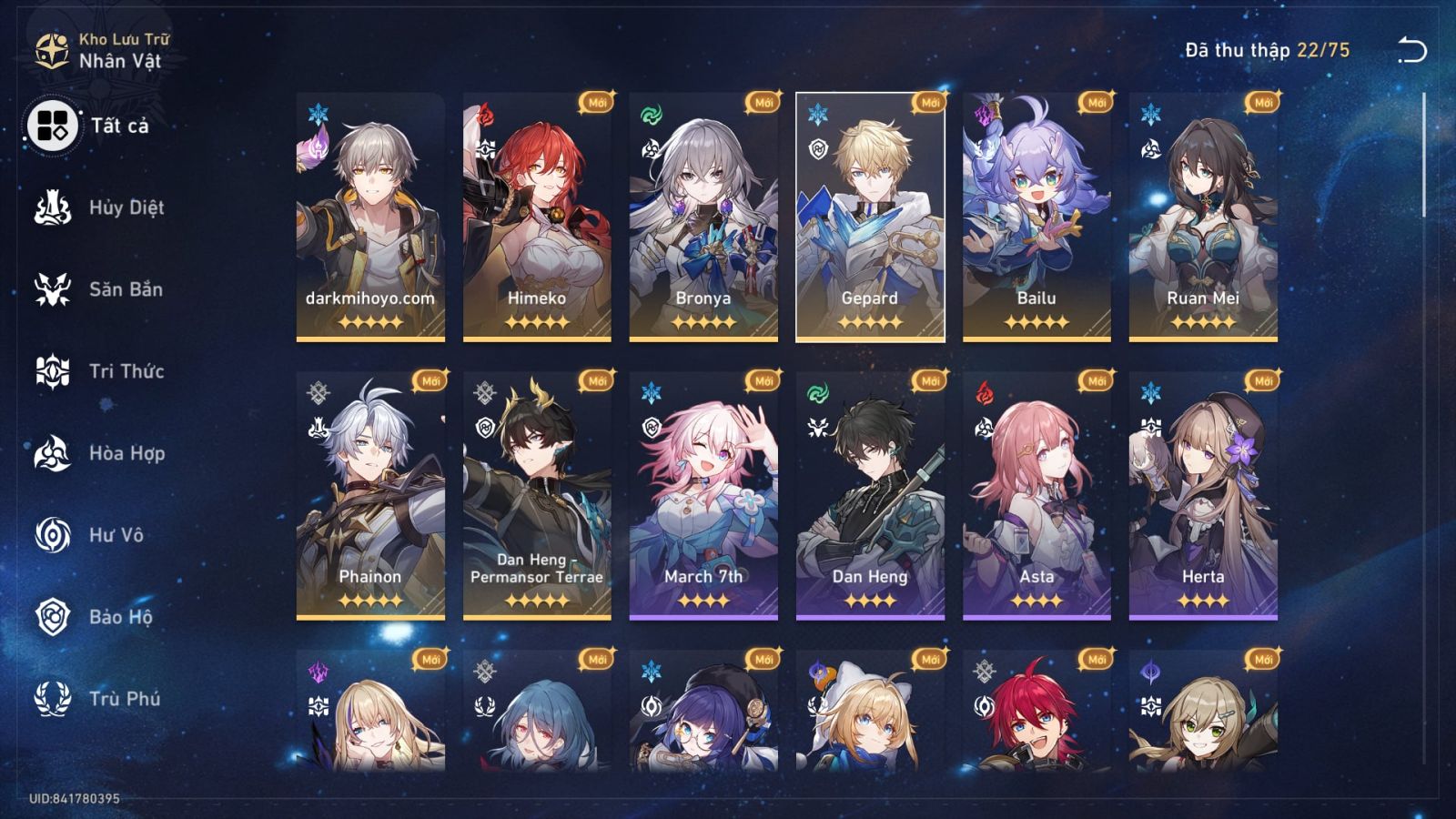This screenshot has height=819, width=1456.
Task: Select the Hủy Diệt path filter icon
Action: point(52,207)
